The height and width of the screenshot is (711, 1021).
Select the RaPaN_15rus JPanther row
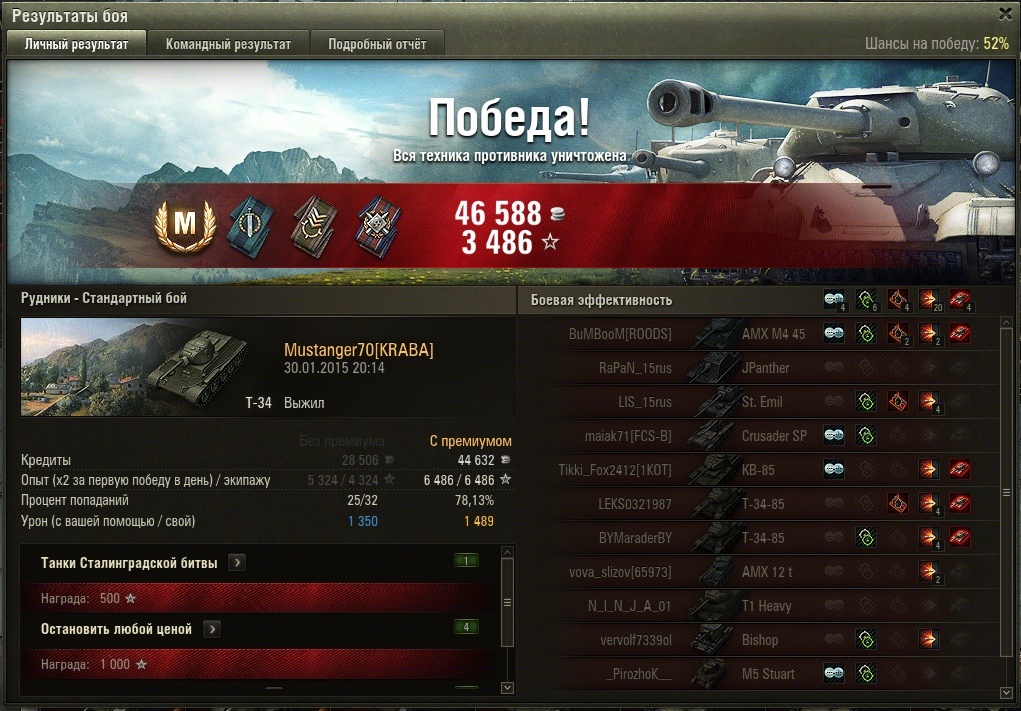click(x=760, y=368)
